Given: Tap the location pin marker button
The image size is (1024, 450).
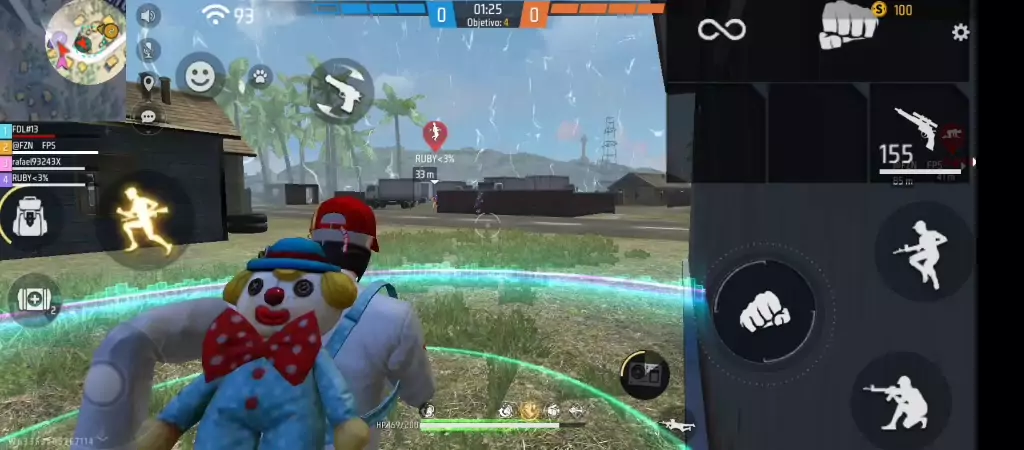Looking at the screenshot, I should (x=149, y=83).
